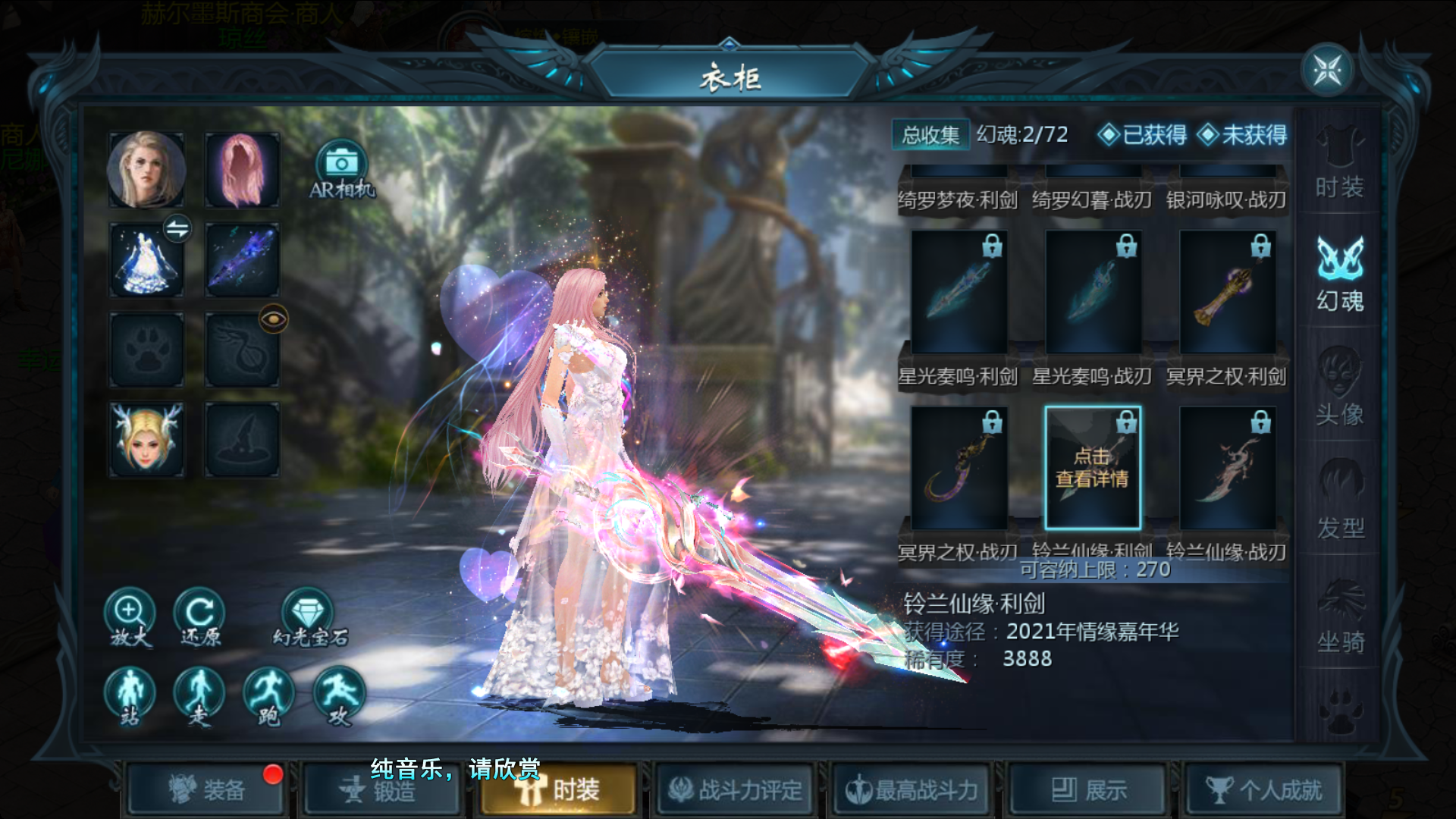Switch to the 发型 hairstyle tab
Image resolution: width=1456 pixels, height=819 pixels.
[1339, 504]
